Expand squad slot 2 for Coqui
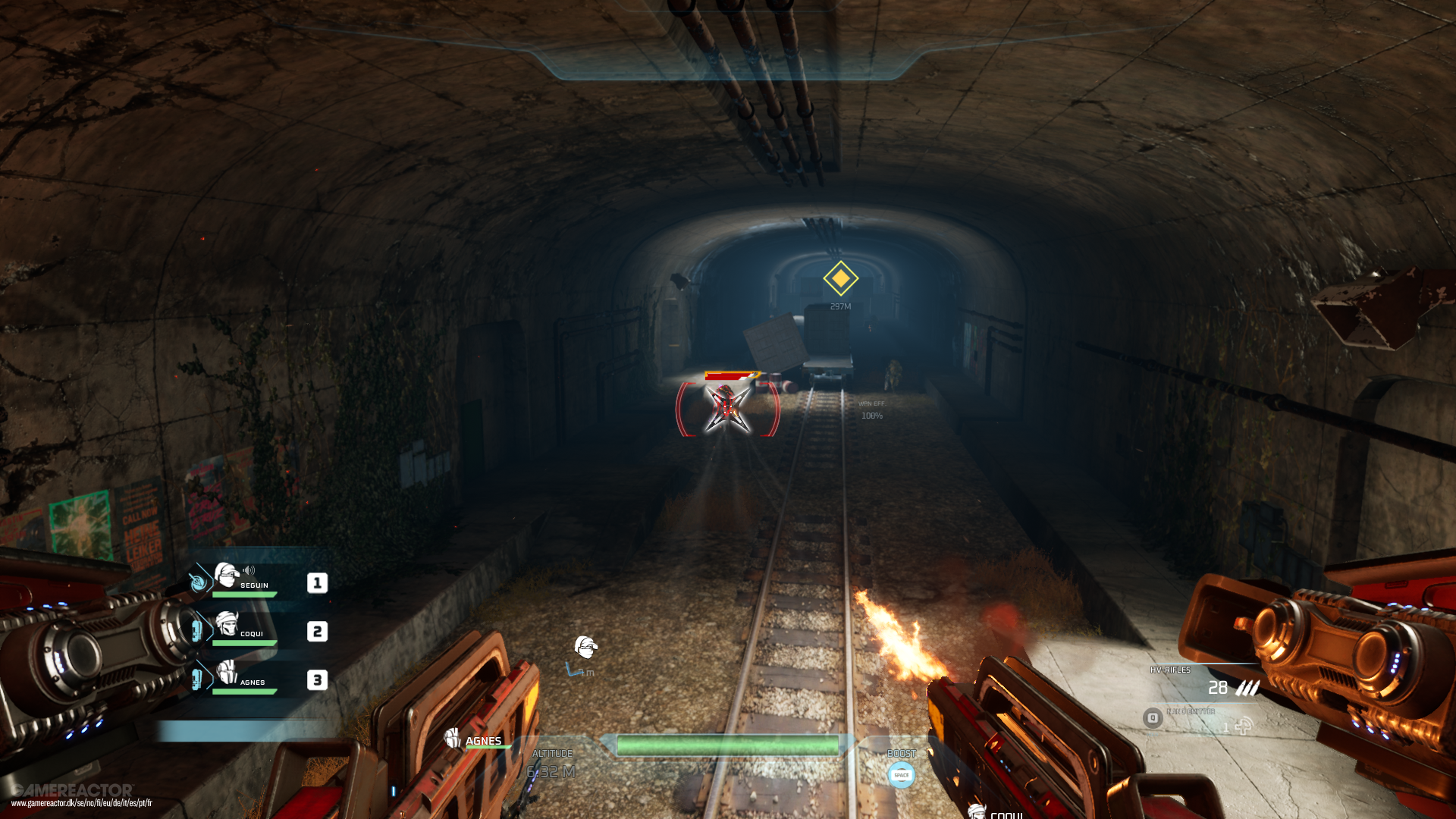This screenshot has height=819, width=1456. coord(317,632)
